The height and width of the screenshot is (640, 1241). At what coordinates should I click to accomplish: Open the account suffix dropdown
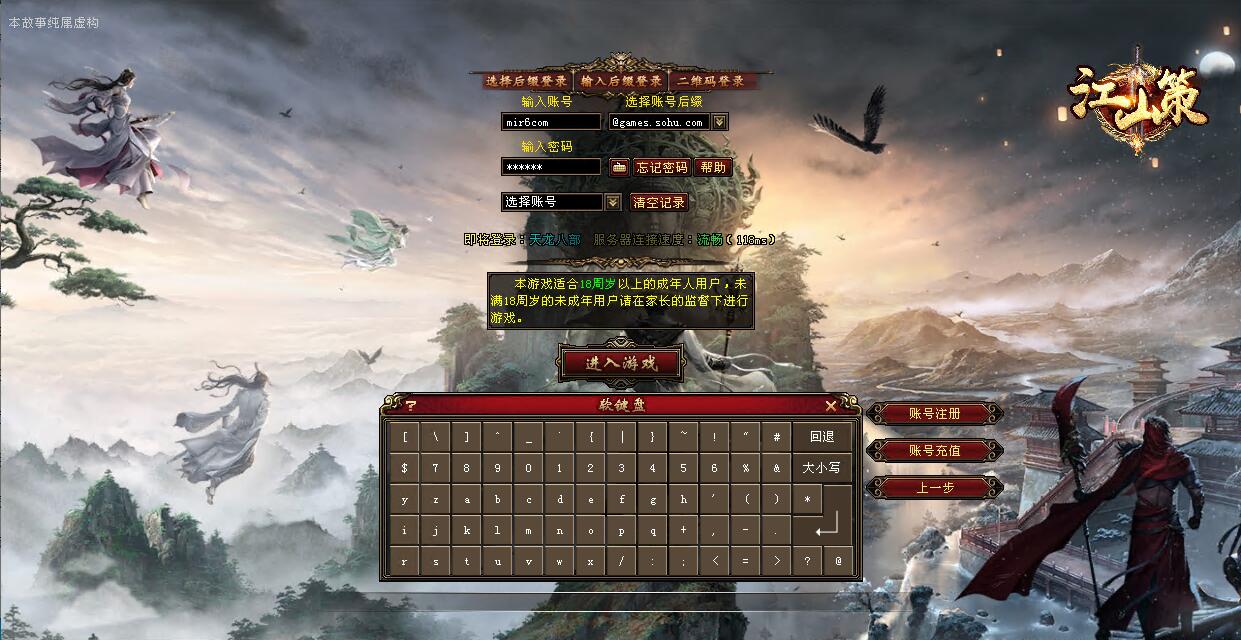click(x=720, y=122)
